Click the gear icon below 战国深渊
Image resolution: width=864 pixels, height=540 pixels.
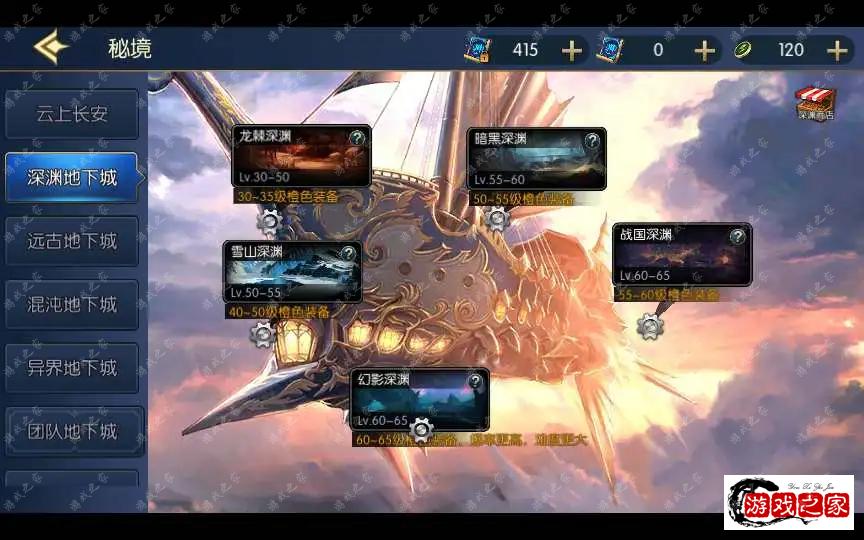(x=651, y=325)
